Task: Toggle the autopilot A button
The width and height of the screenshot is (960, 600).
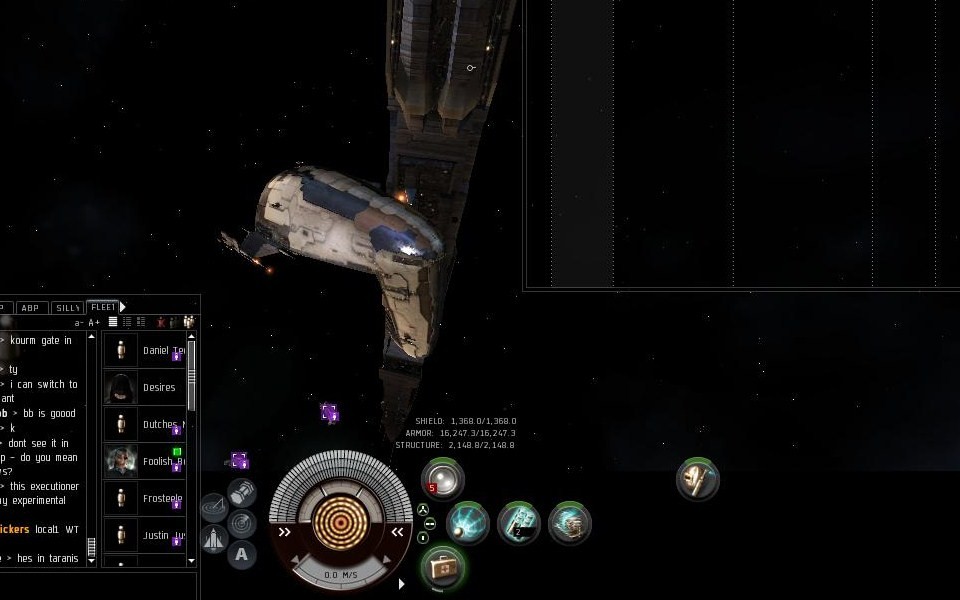Action: pyautogui.click(x=241, y=554)
